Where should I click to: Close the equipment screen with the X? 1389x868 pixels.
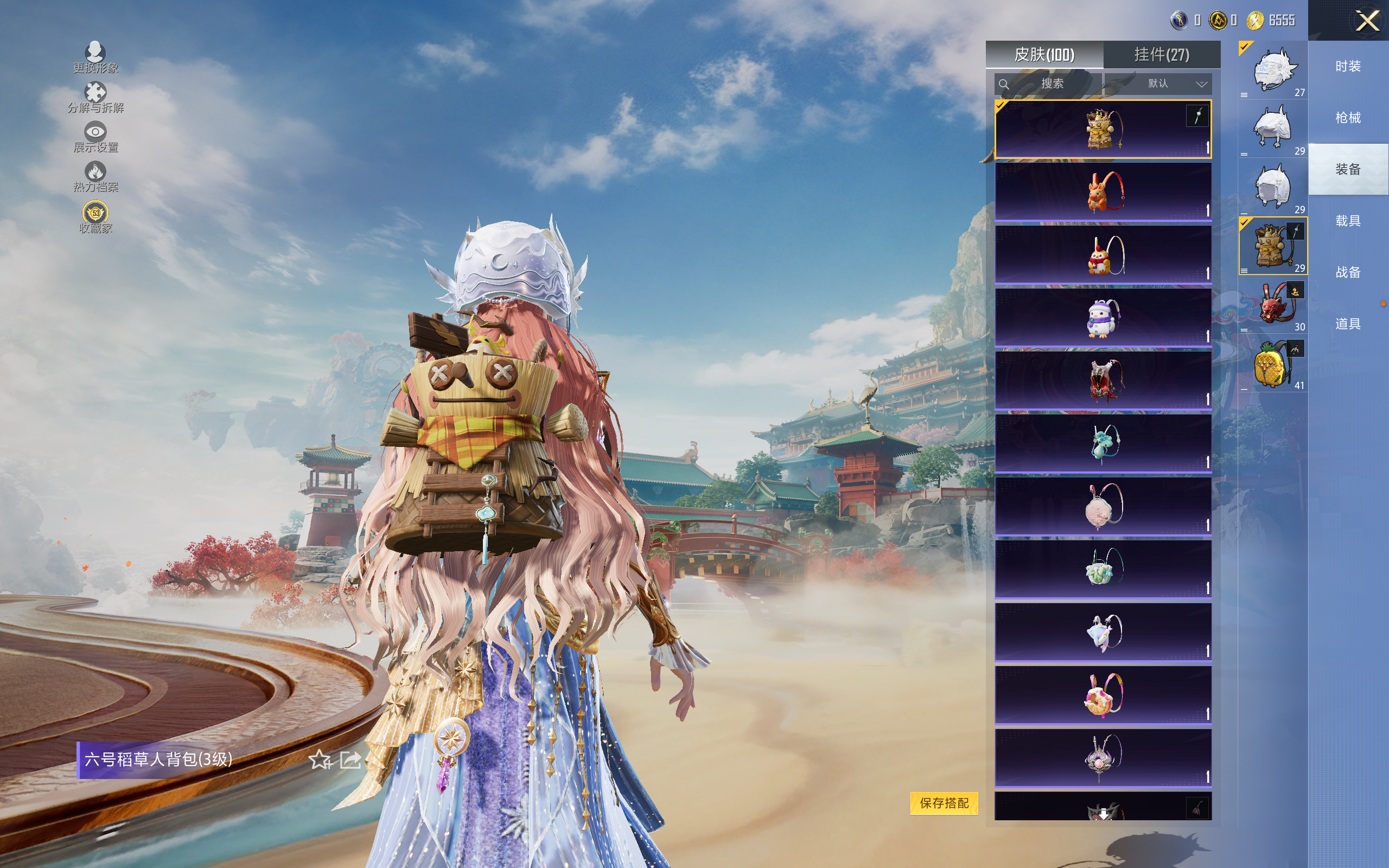(x=1367, y=21)
